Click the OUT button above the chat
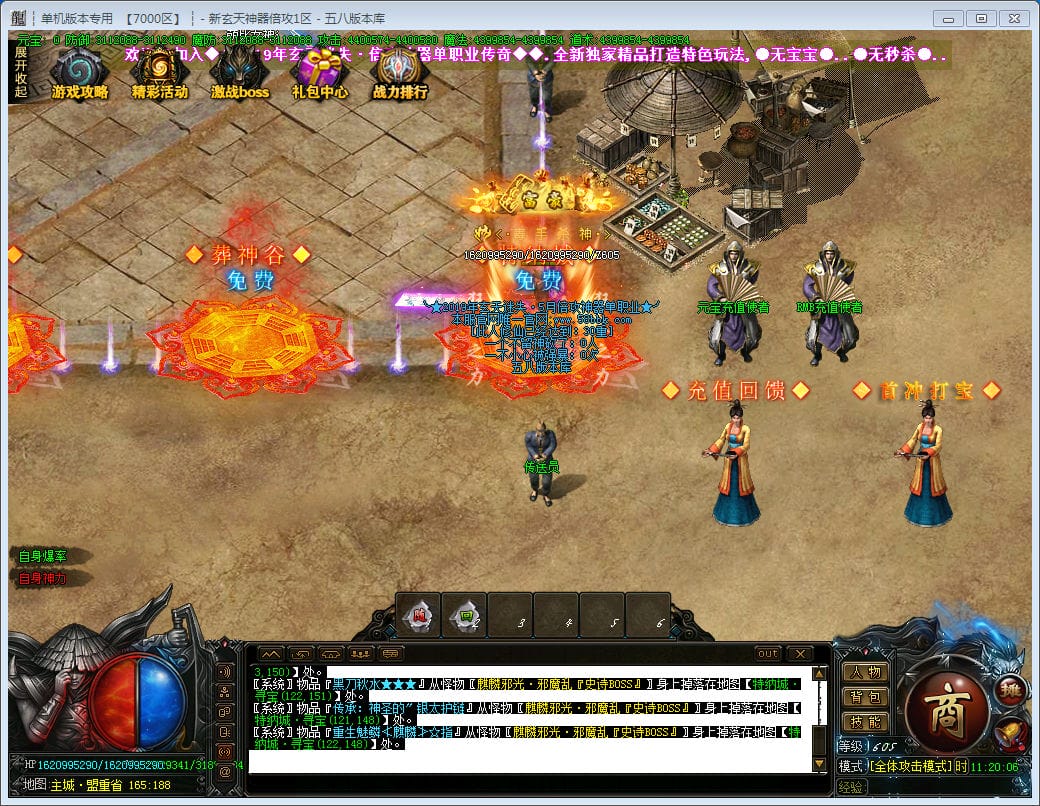 767,654
